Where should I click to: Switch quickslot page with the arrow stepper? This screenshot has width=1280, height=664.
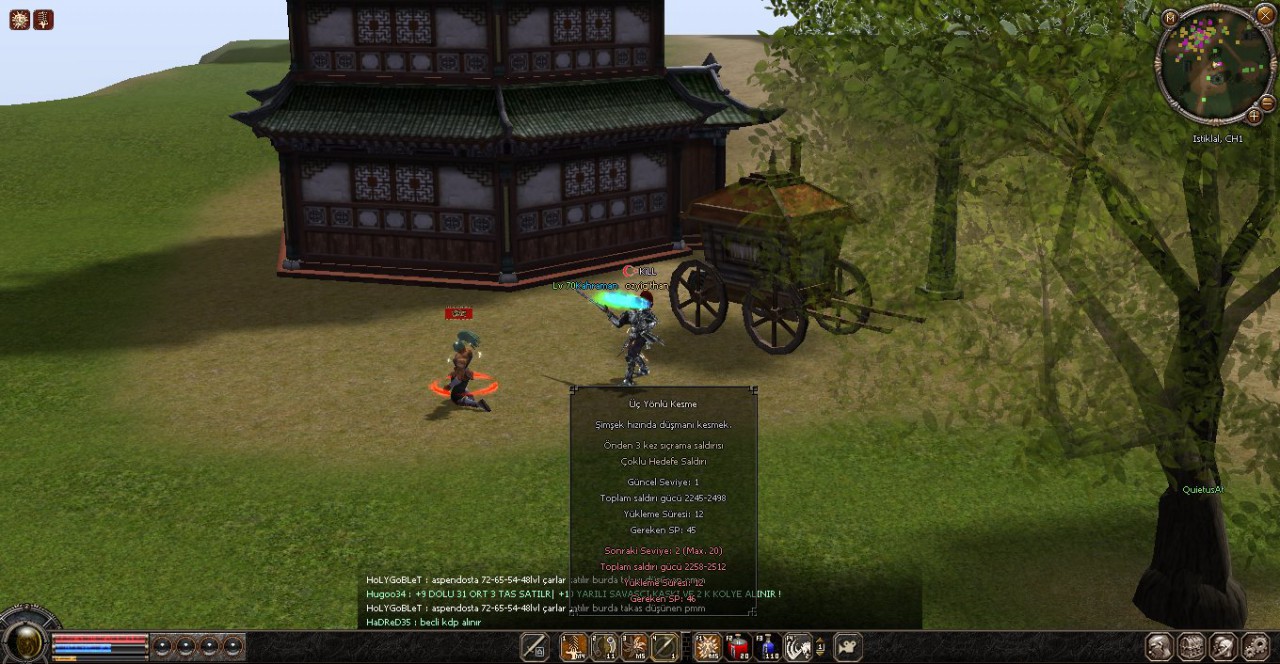click(x=821, y=647)
